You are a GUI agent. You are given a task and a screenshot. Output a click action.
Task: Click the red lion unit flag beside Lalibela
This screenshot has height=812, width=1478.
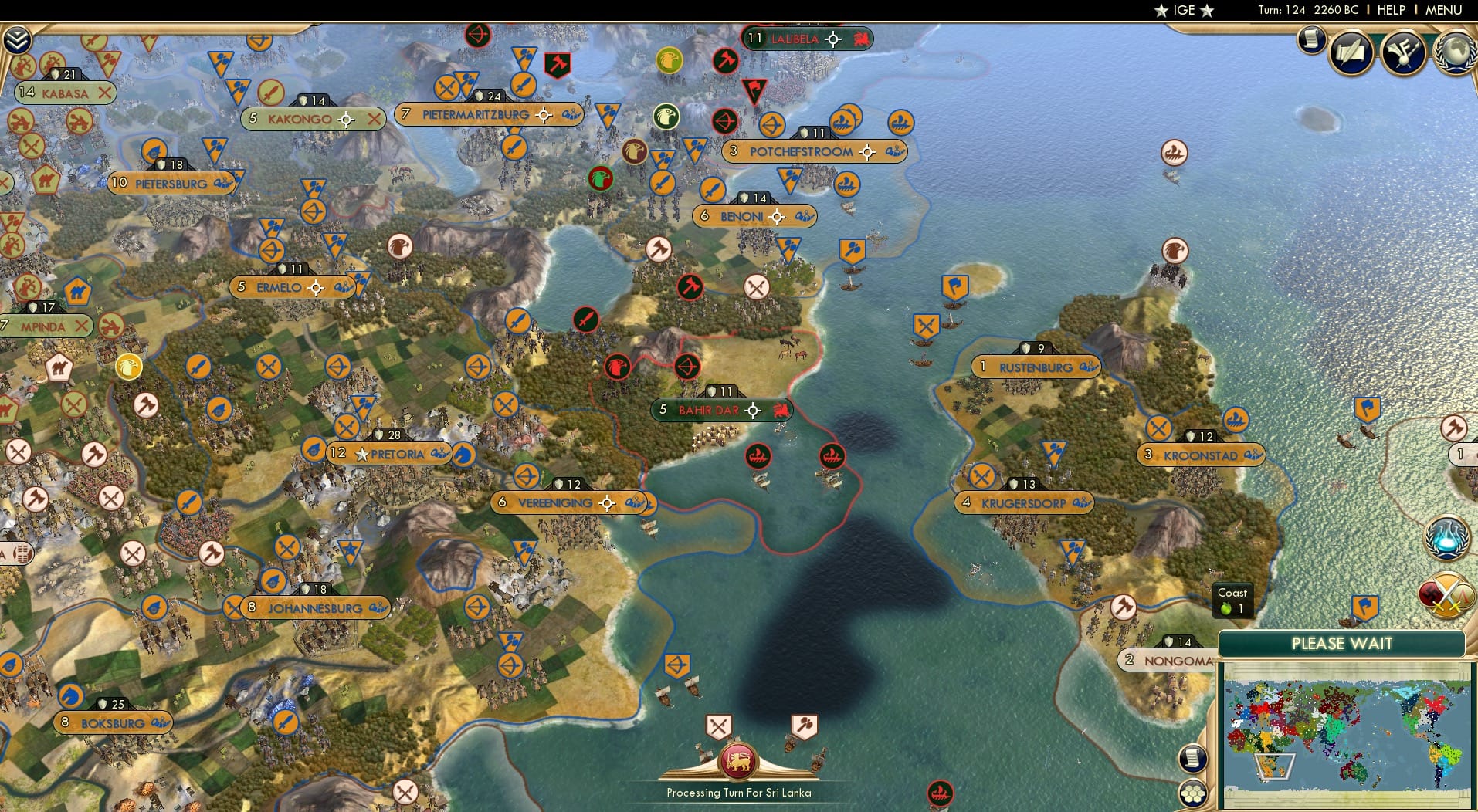862,39
